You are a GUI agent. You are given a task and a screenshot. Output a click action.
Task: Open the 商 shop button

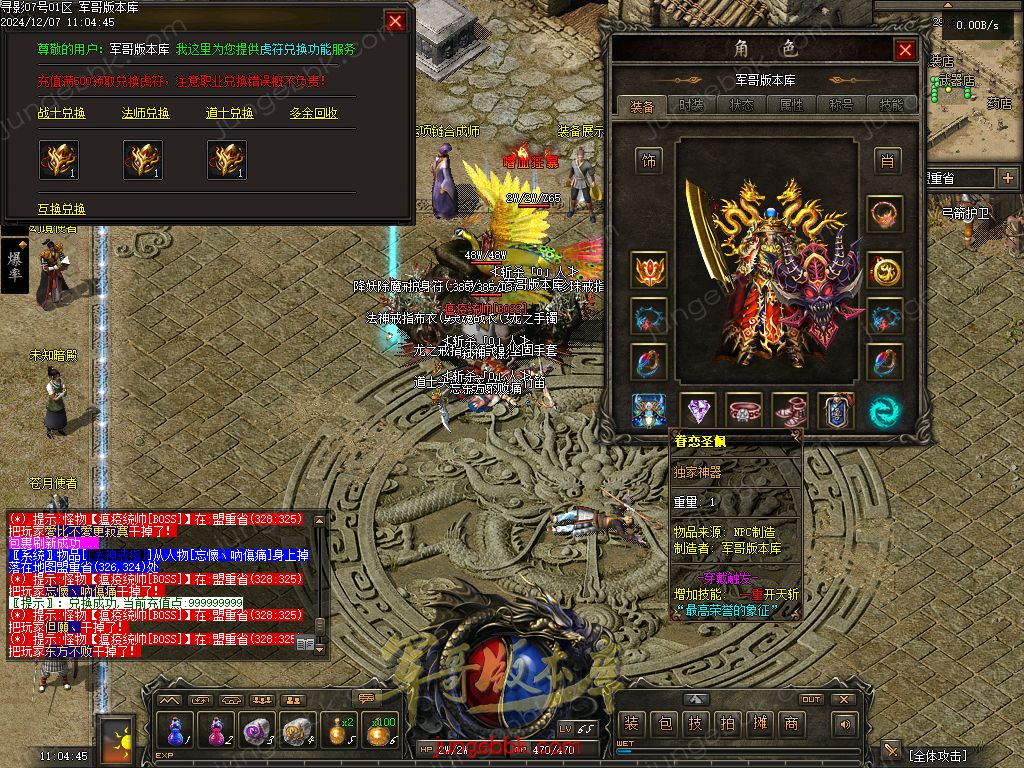coord(791,724)
